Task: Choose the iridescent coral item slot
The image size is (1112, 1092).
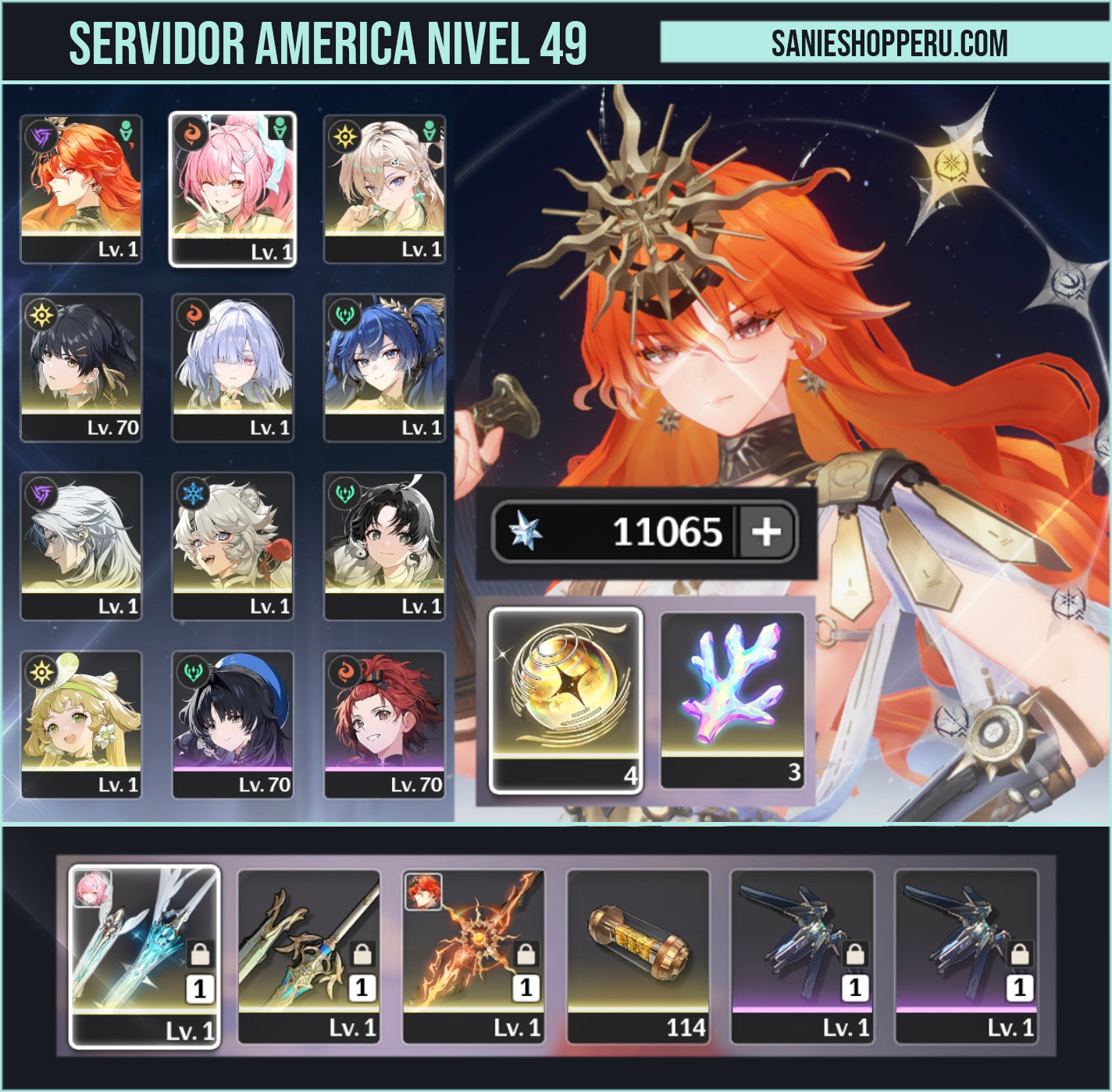Action: [x=732, y=700]
